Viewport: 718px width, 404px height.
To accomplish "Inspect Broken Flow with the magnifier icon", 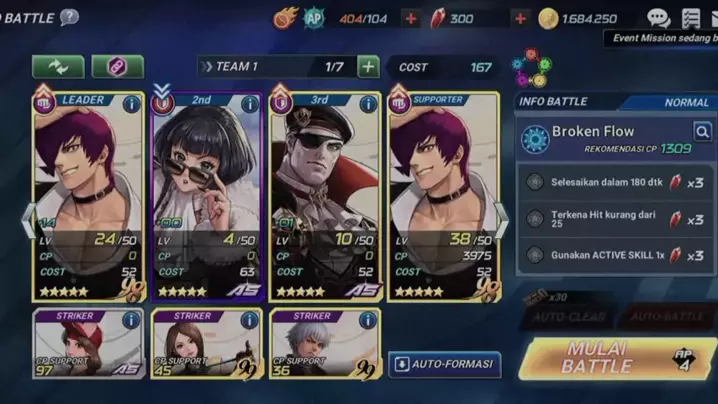I will click(x=702, y=131).
